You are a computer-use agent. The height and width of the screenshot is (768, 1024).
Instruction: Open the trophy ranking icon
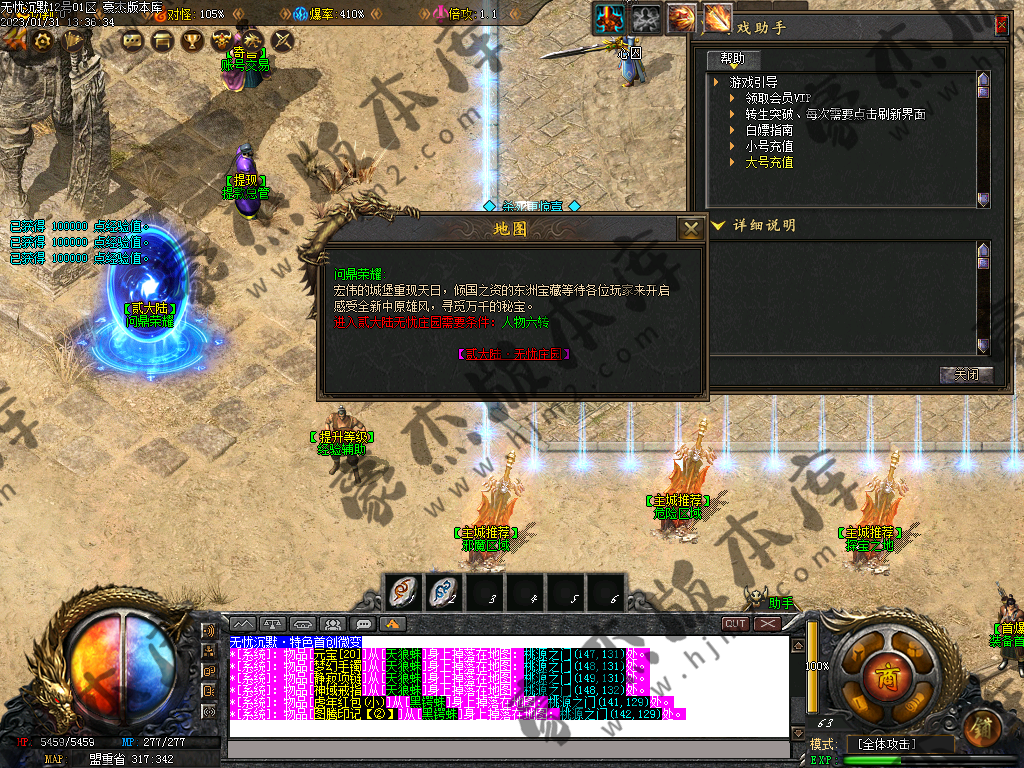point(192,41)
